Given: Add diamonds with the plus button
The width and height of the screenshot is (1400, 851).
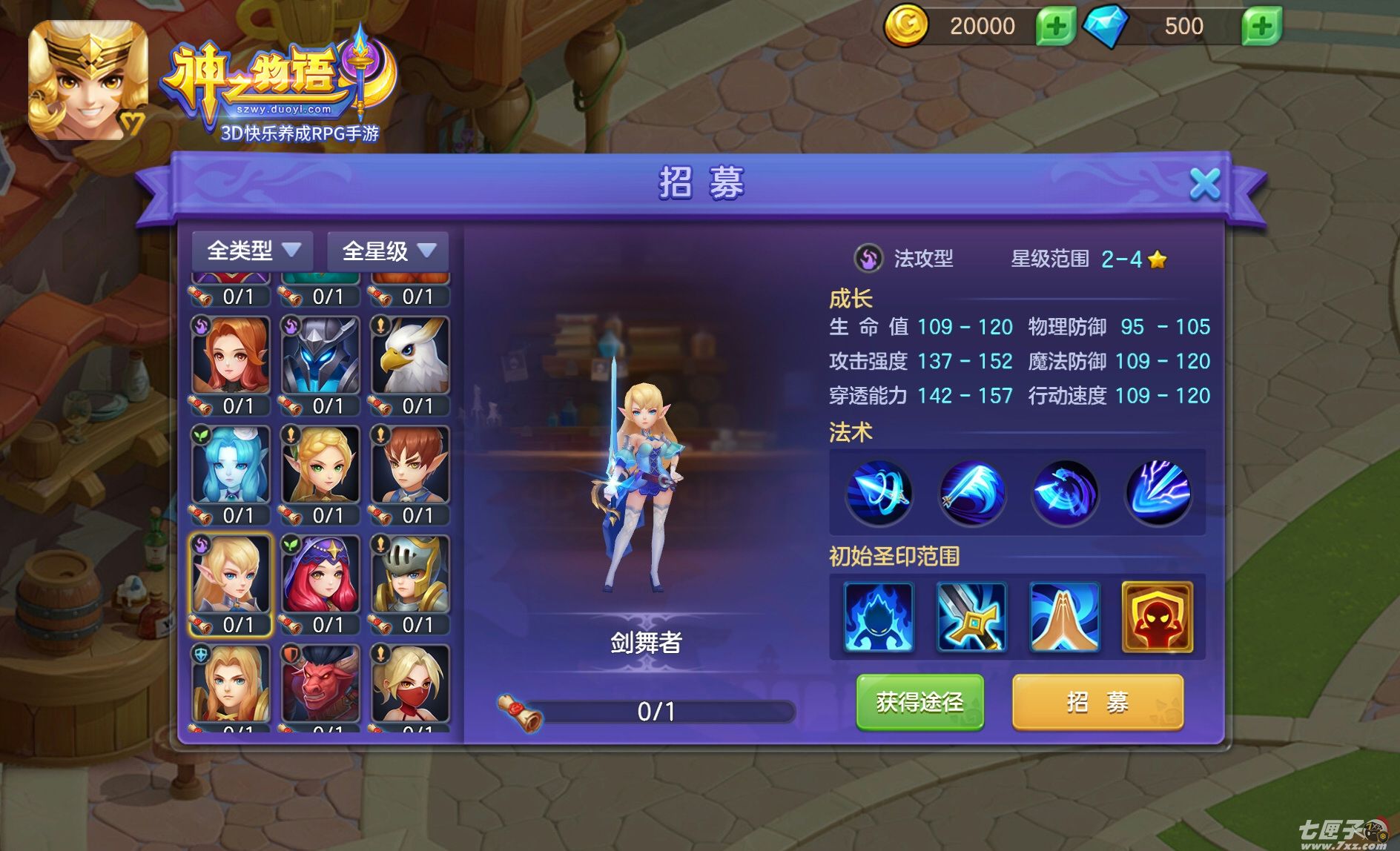Looking at the screenshot, I should 1261,27.
